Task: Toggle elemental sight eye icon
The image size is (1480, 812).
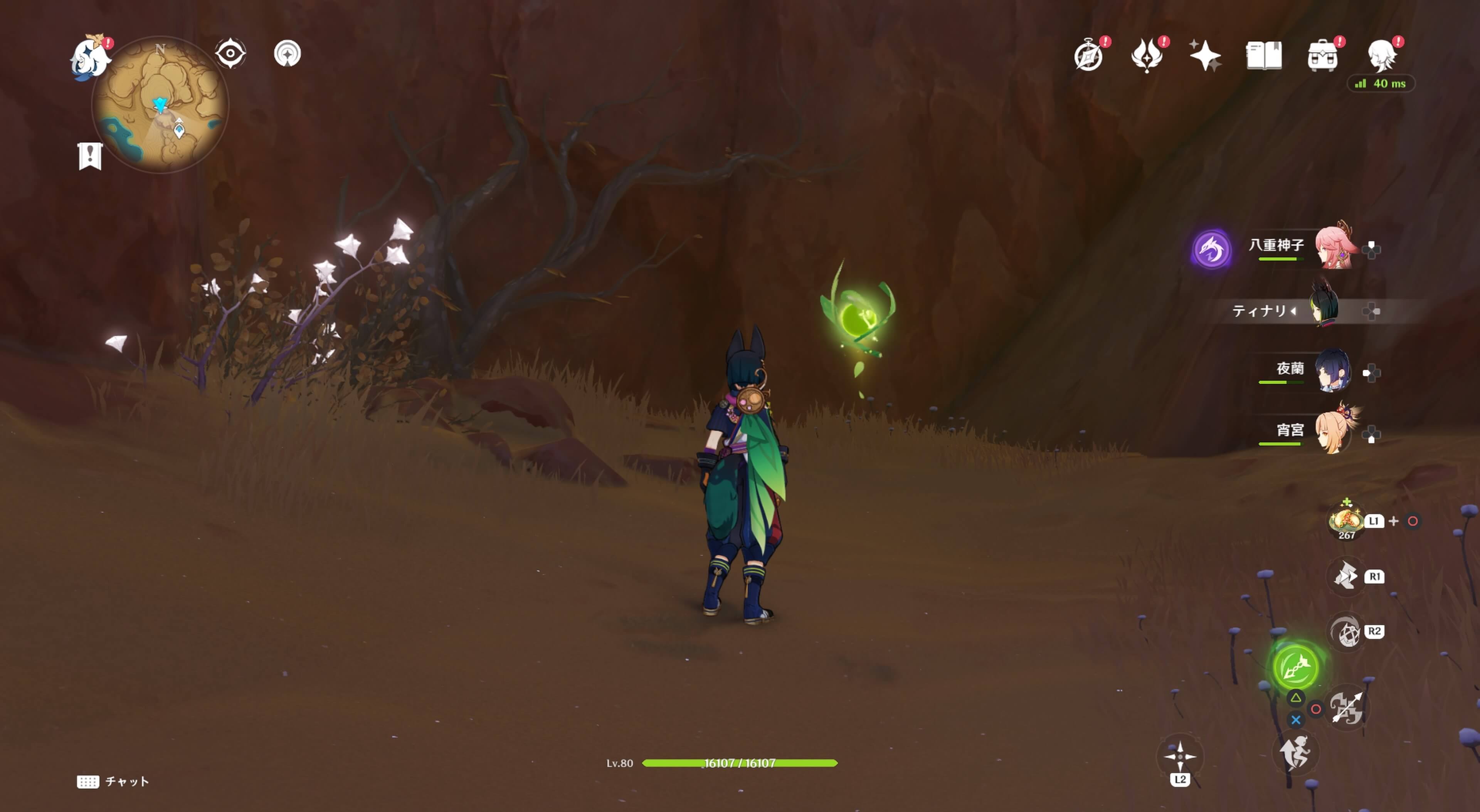Action: point(230,54)
